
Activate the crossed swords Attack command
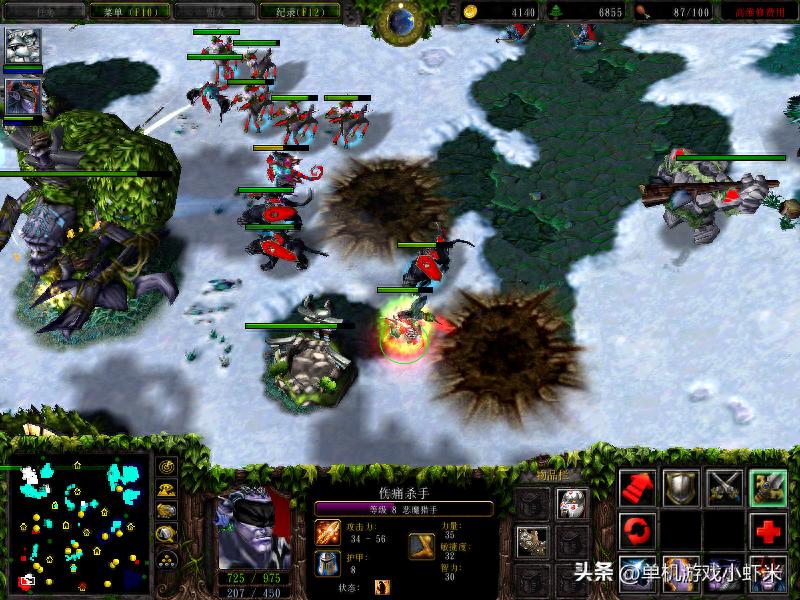[725, 487]
